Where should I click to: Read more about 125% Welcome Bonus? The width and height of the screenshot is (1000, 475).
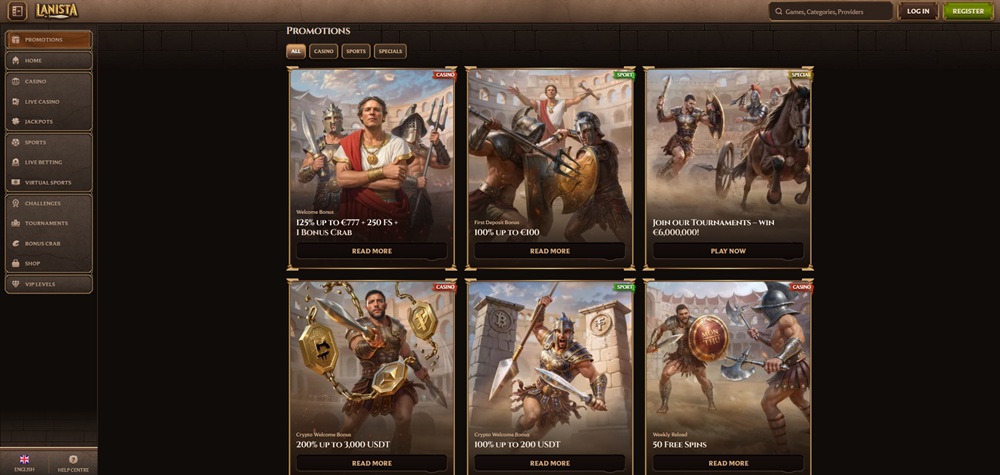(372, 251)
